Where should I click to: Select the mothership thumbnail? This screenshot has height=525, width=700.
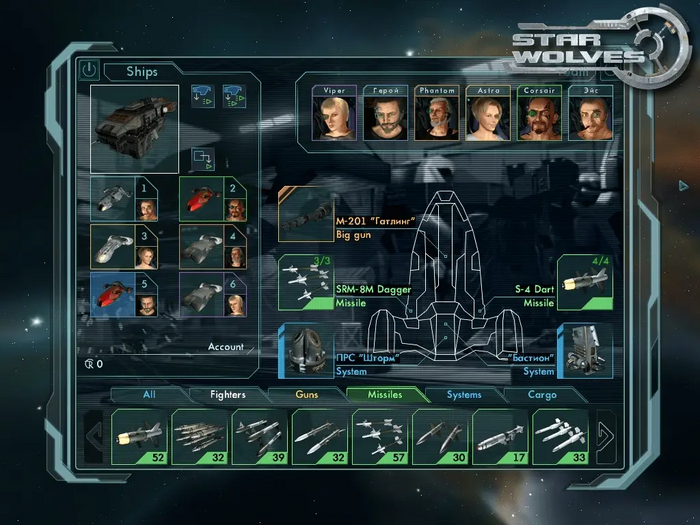tap(134, 128)
